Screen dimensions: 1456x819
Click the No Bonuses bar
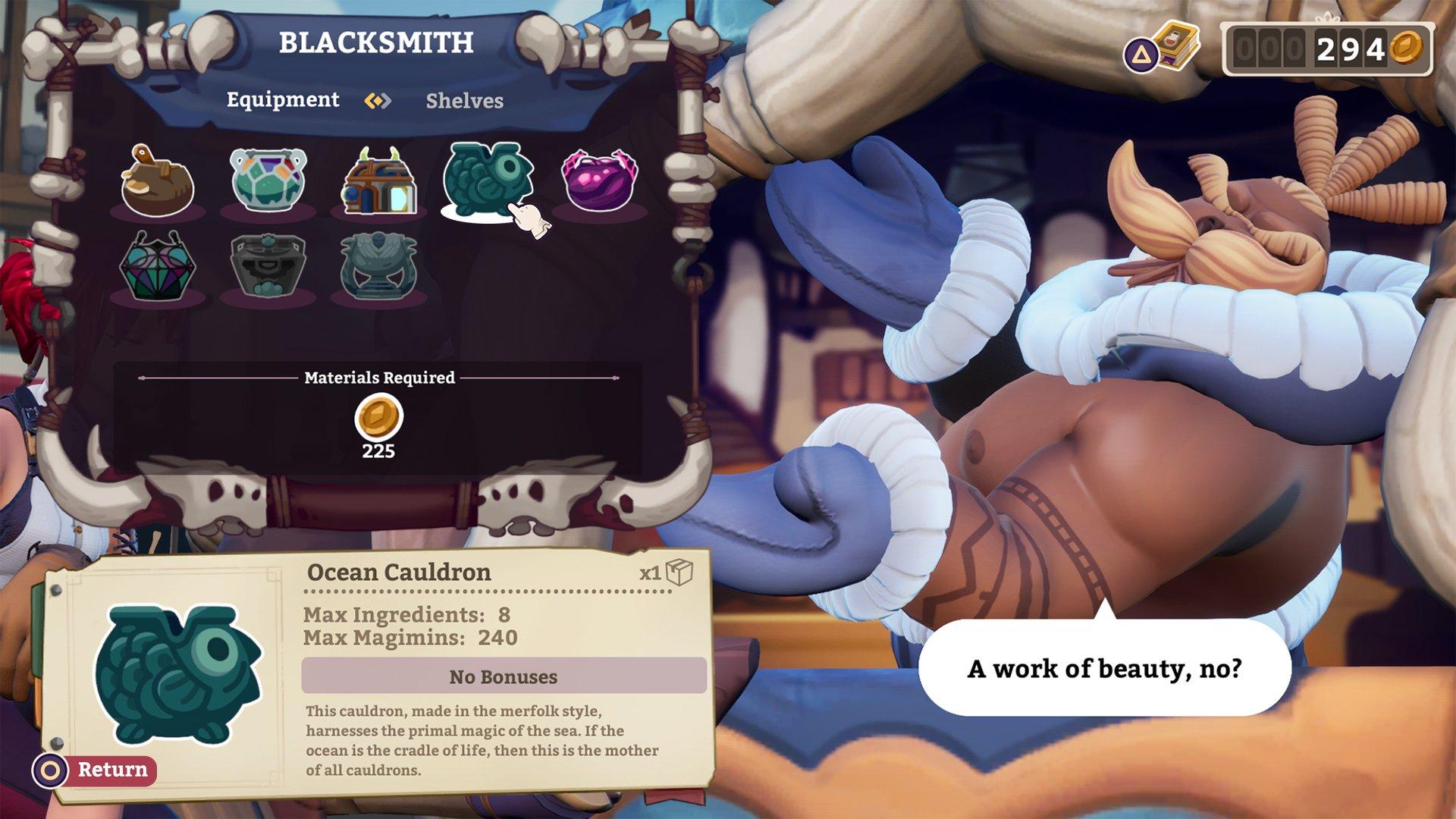pyautogui.click(x=503, y=676)
